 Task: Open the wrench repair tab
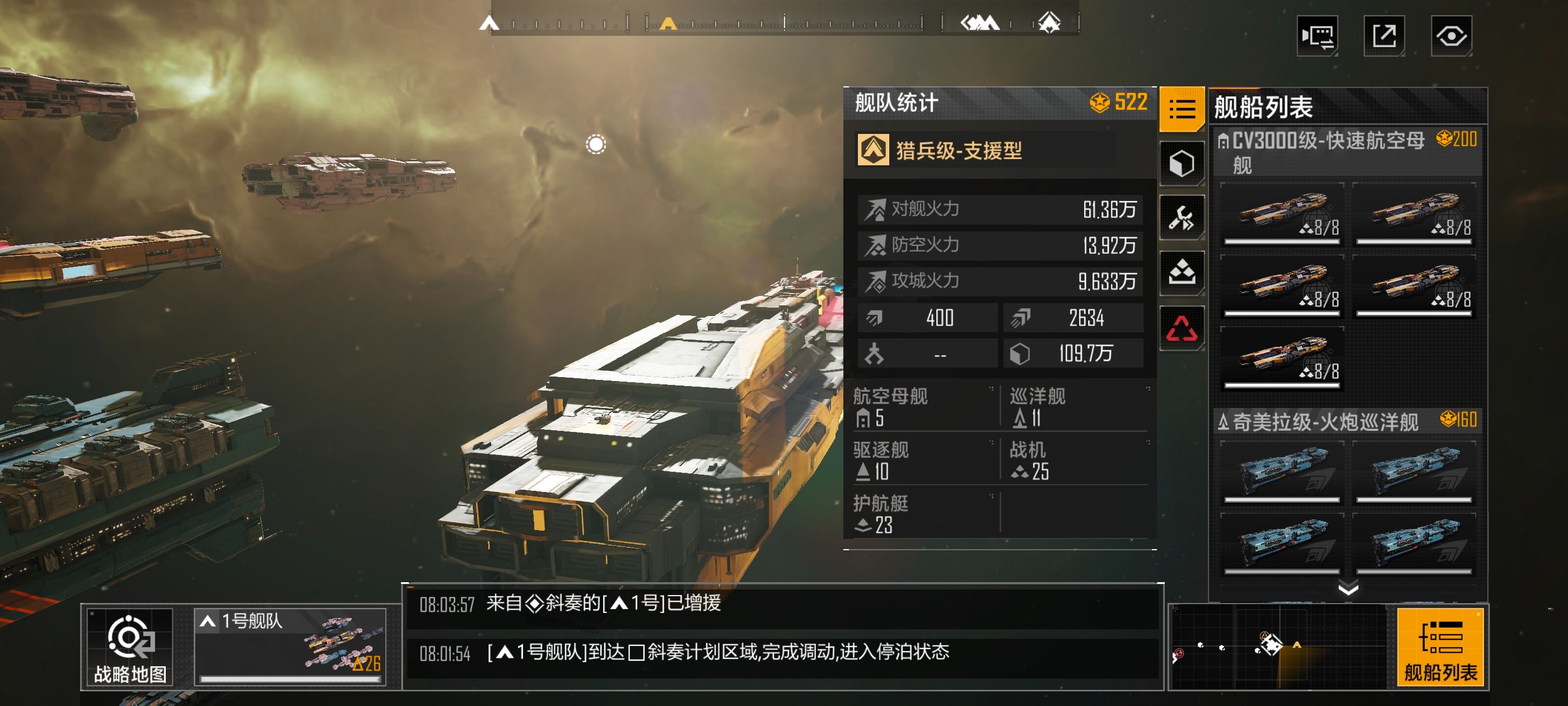point(1182,217)
